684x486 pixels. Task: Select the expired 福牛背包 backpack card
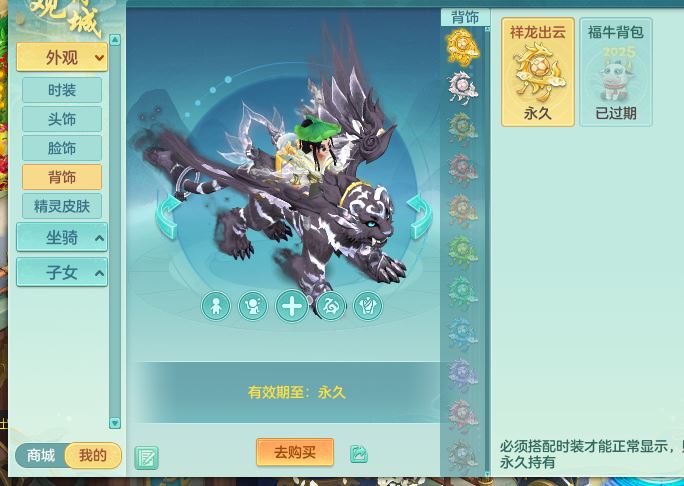615,73
